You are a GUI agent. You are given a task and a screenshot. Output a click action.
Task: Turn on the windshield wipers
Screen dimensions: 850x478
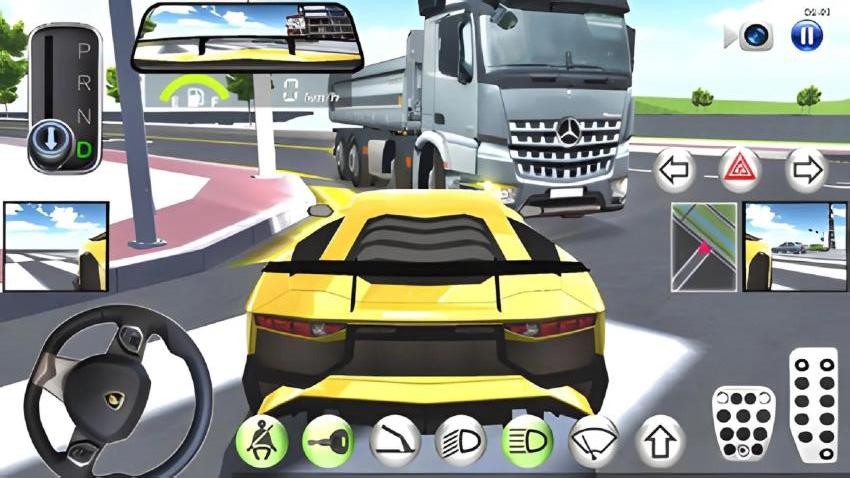[593, 440]
